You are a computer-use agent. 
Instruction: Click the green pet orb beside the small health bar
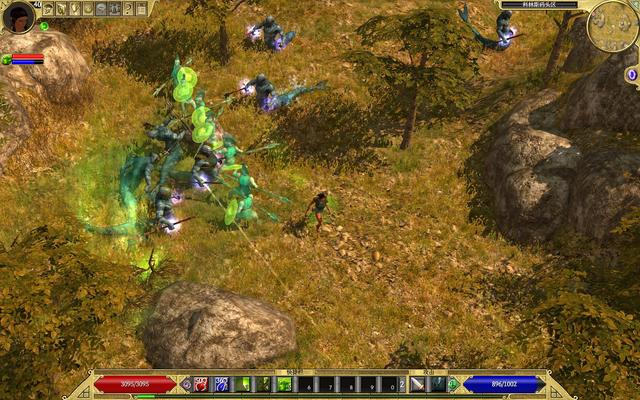tap(7, 60)
